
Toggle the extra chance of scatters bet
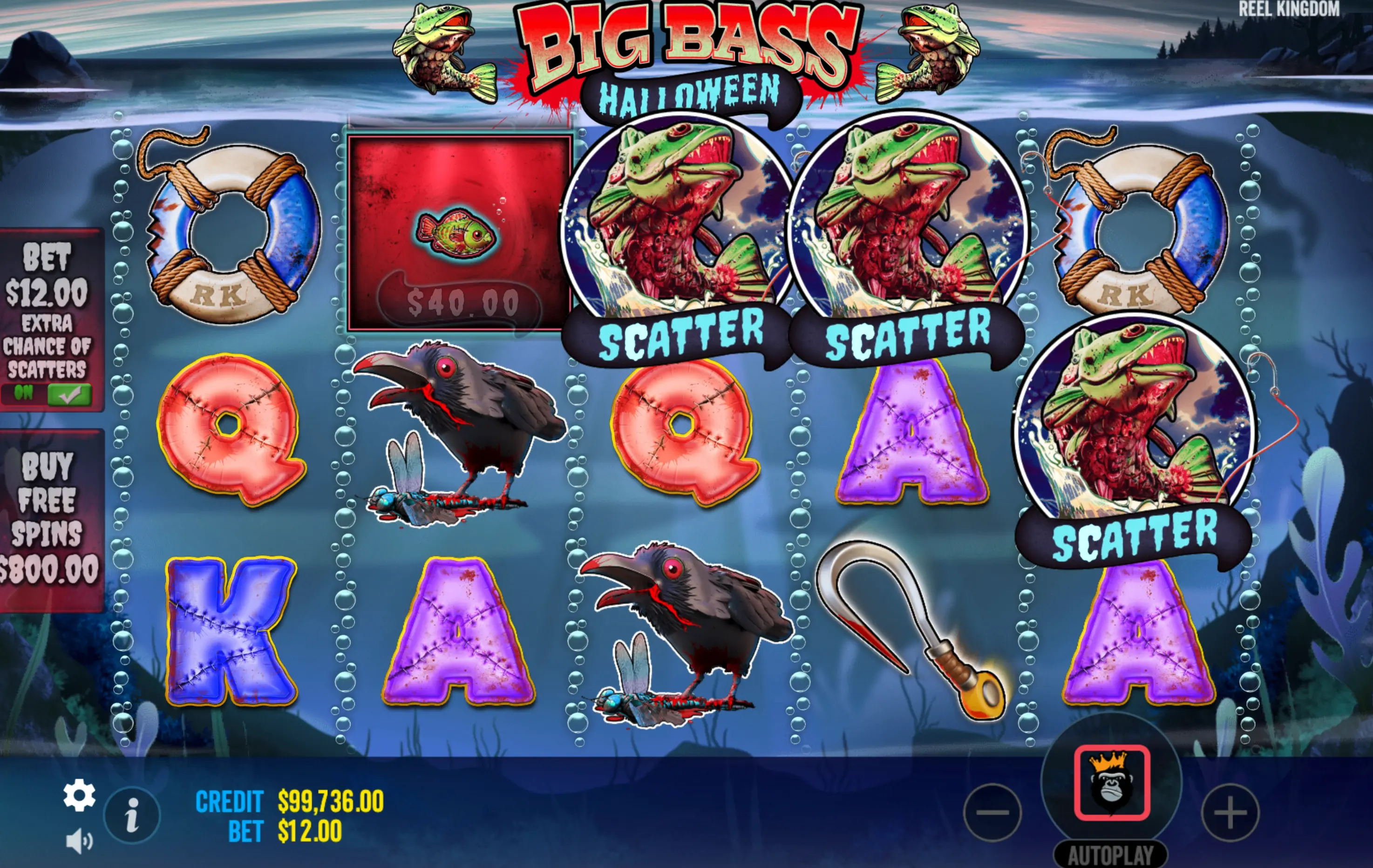point(68,394)
